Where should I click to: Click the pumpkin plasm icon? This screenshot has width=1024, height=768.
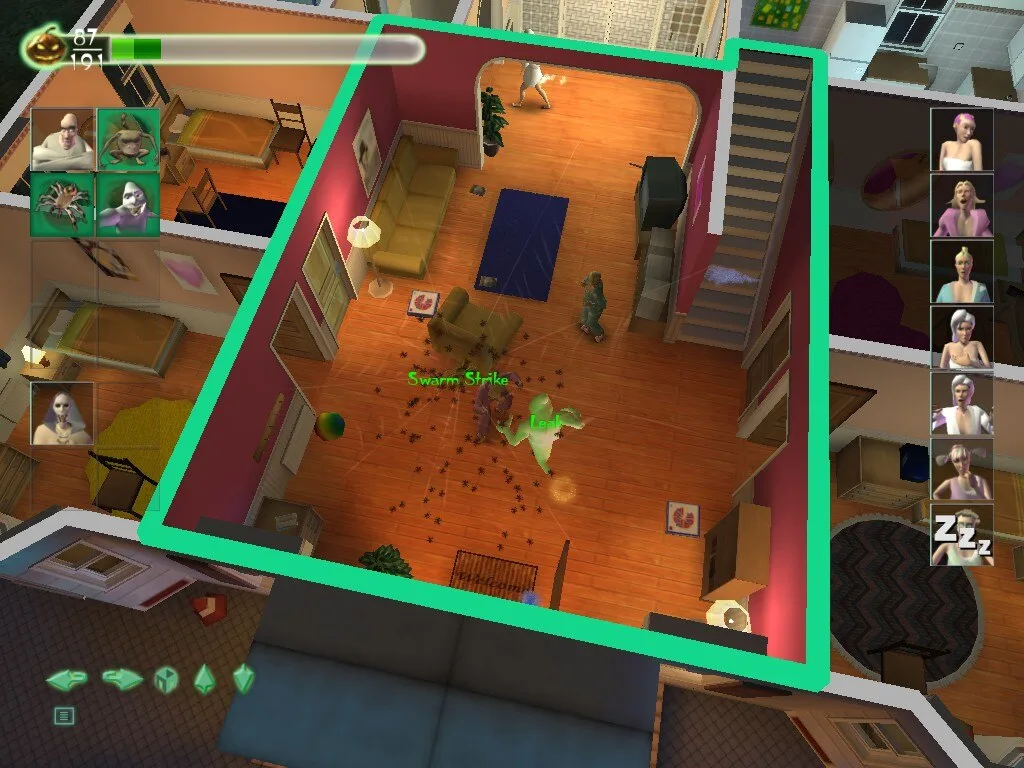point(44,47)
